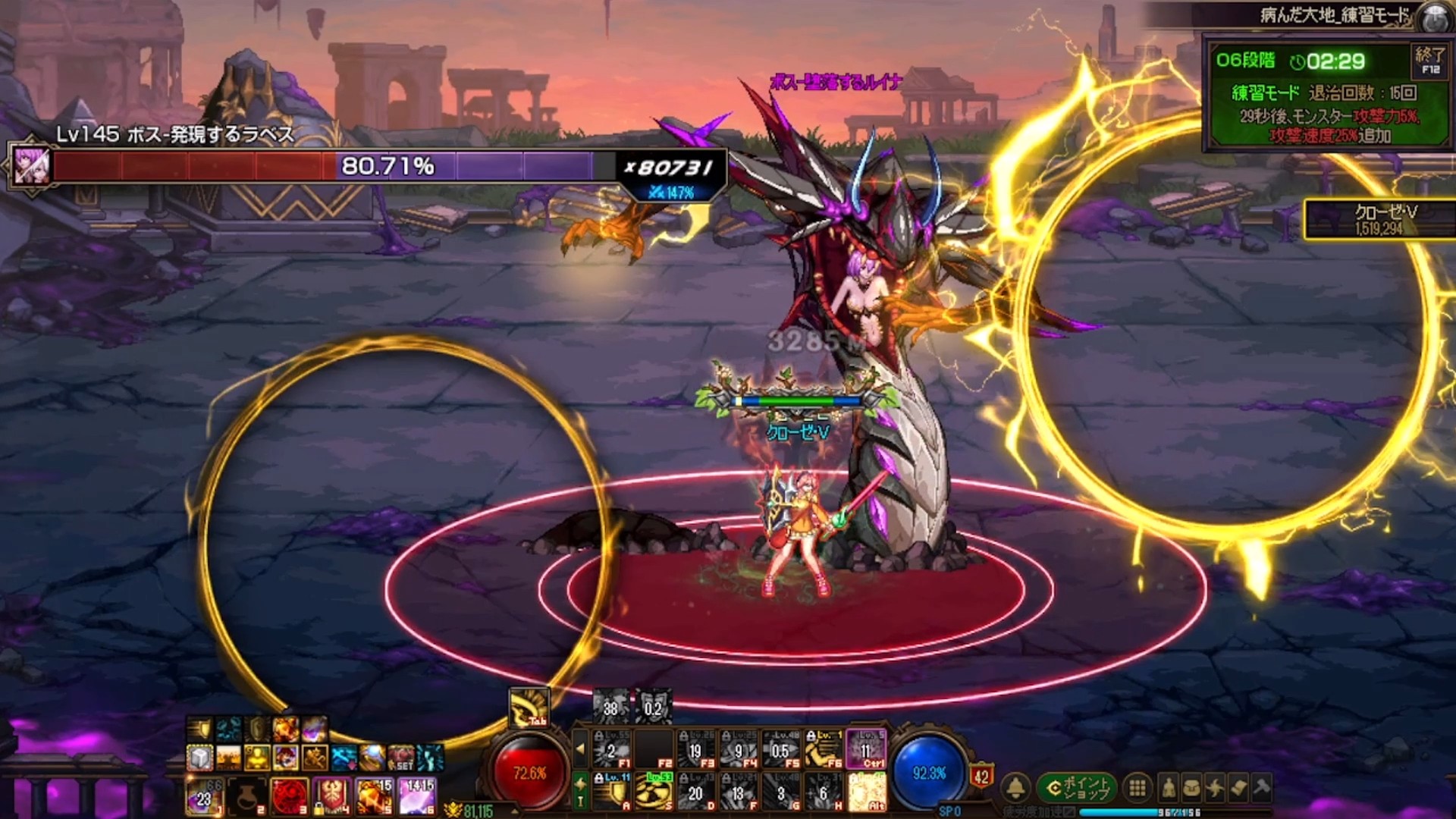The image size is (1456, 819).
Task: Click the skill bar left arrow toggle
Action: coord(580,749)
